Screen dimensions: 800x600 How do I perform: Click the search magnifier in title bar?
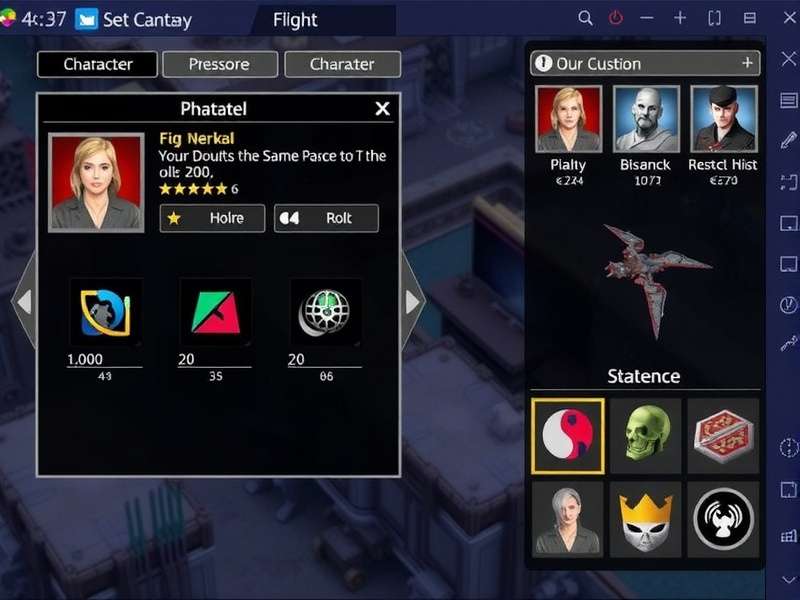click(x=586, y=19)
